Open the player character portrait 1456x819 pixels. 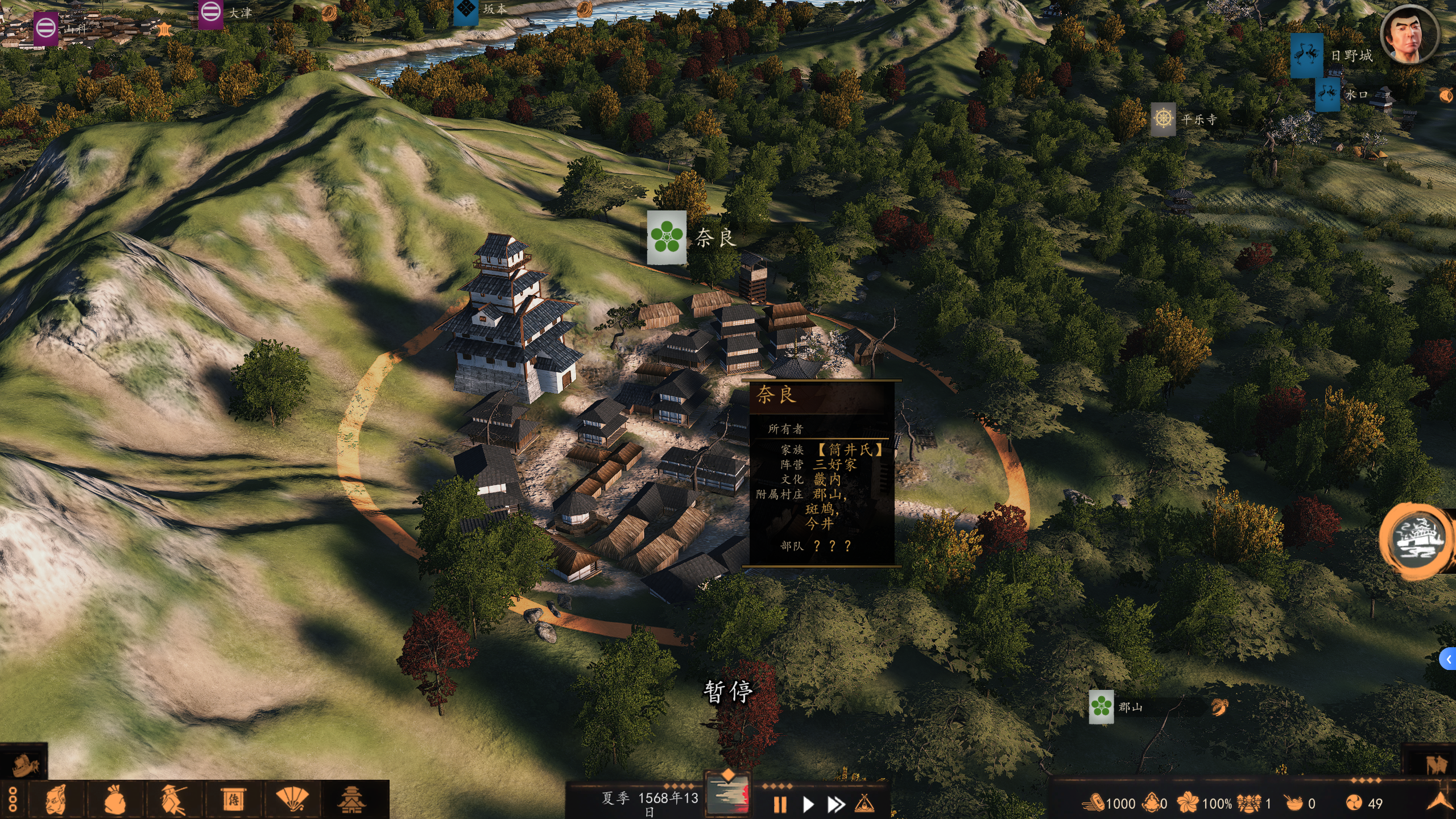point(1410,35)
